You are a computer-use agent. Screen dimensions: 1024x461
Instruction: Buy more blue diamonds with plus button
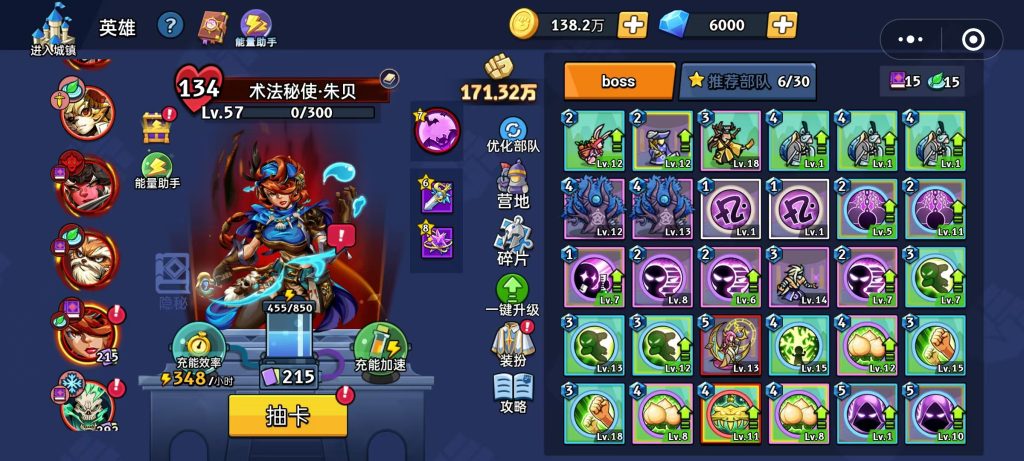coord(782,24)
